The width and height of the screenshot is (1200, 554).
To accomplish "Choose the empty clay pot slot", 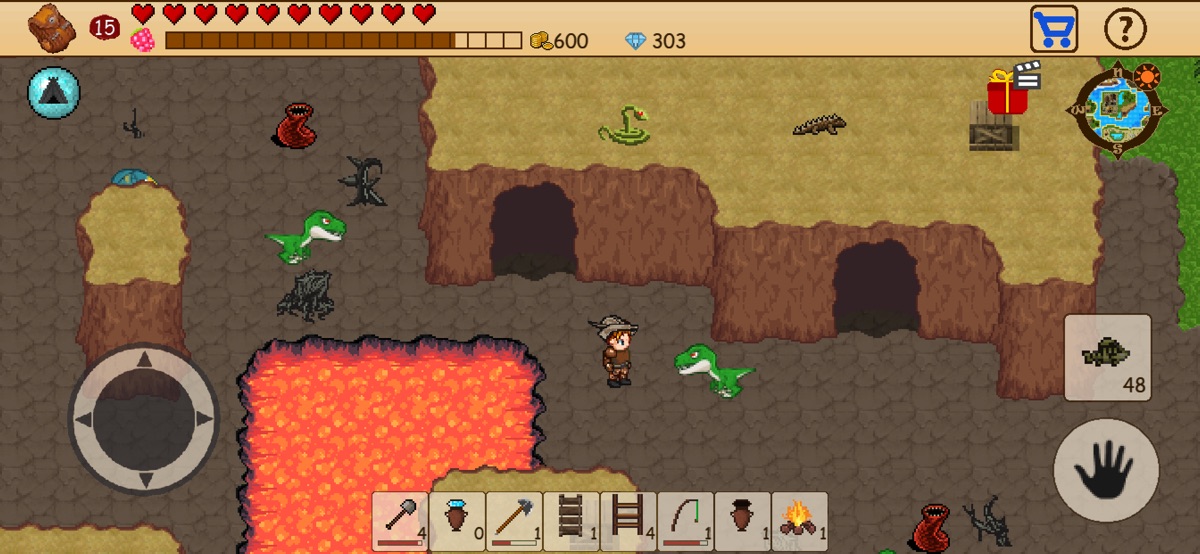I will [742, 521].
